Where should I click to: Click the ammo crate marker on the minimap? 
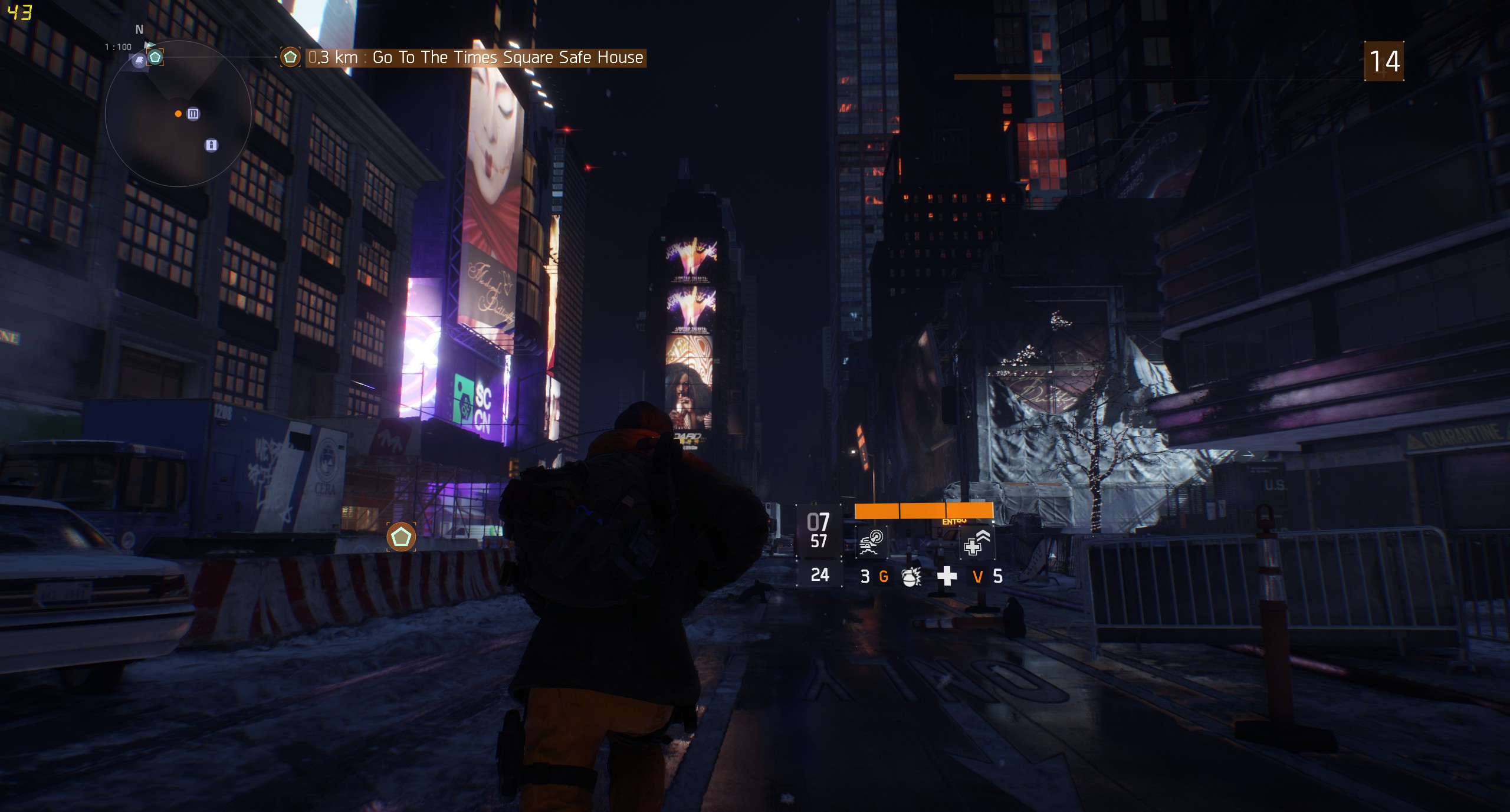click(x=211, y=145)
